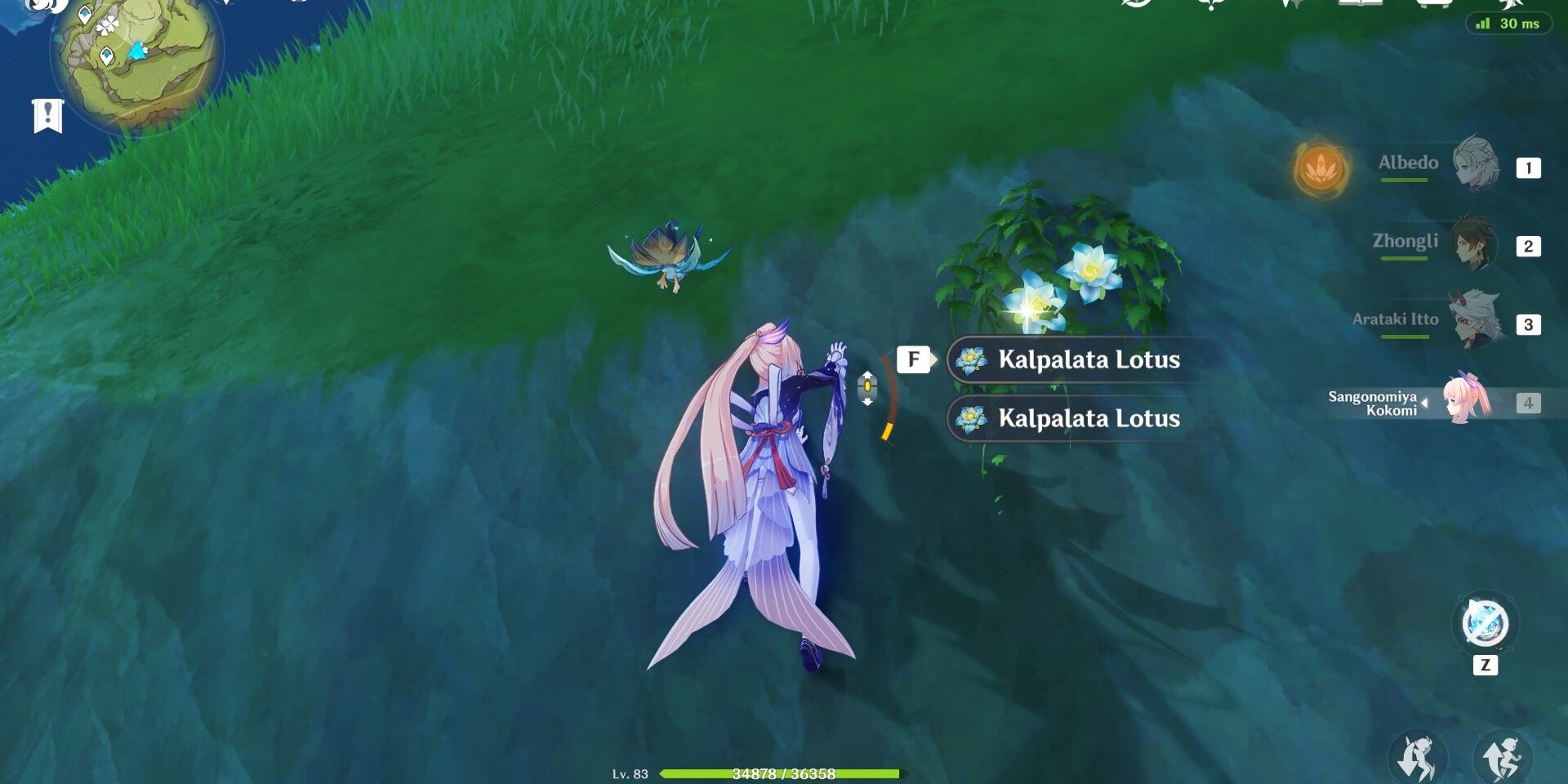The image size is (1568, 784).
Task: Click the down arrow on the interaction selector
Action: (867, 402)
